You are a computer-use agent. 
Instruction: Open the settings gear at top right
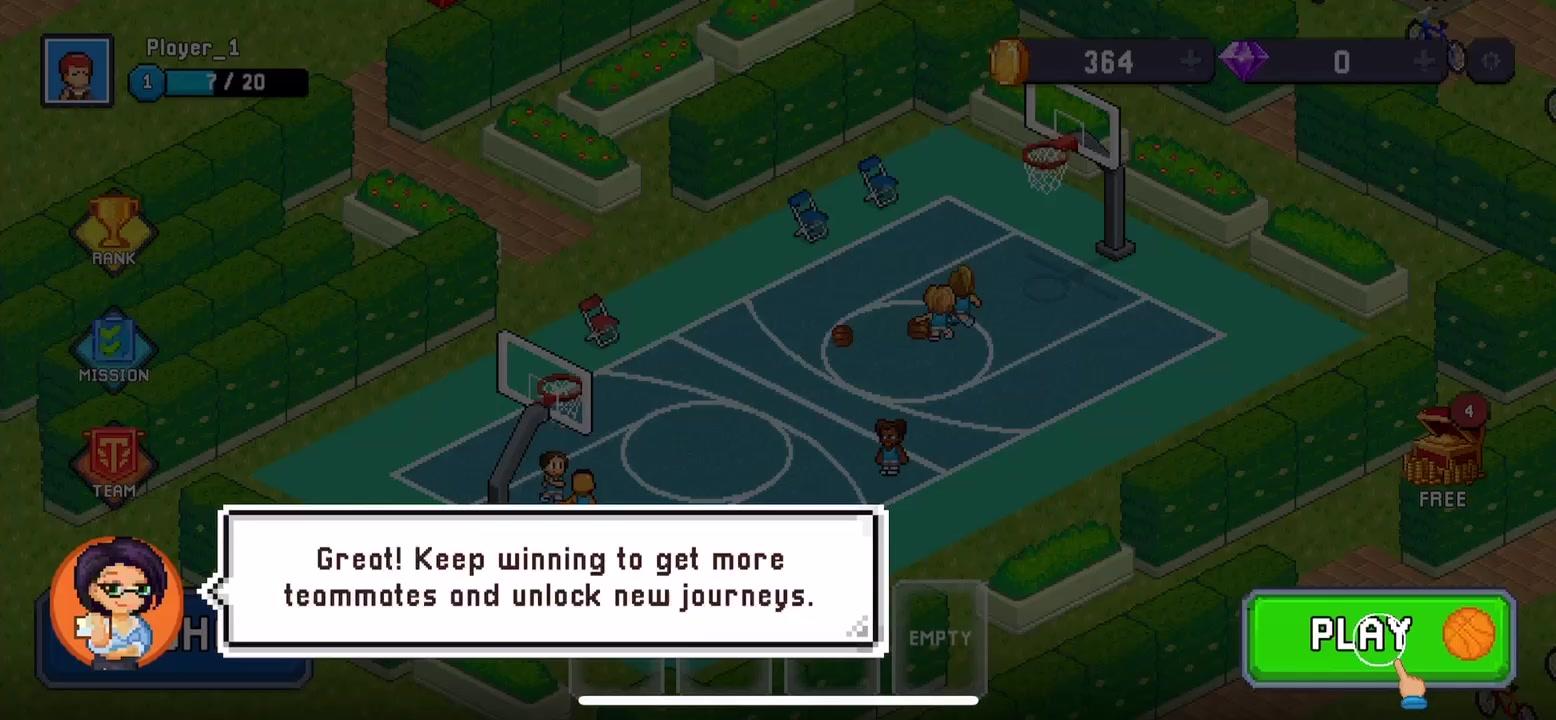pyautogui.click(x=1490, y=61)
